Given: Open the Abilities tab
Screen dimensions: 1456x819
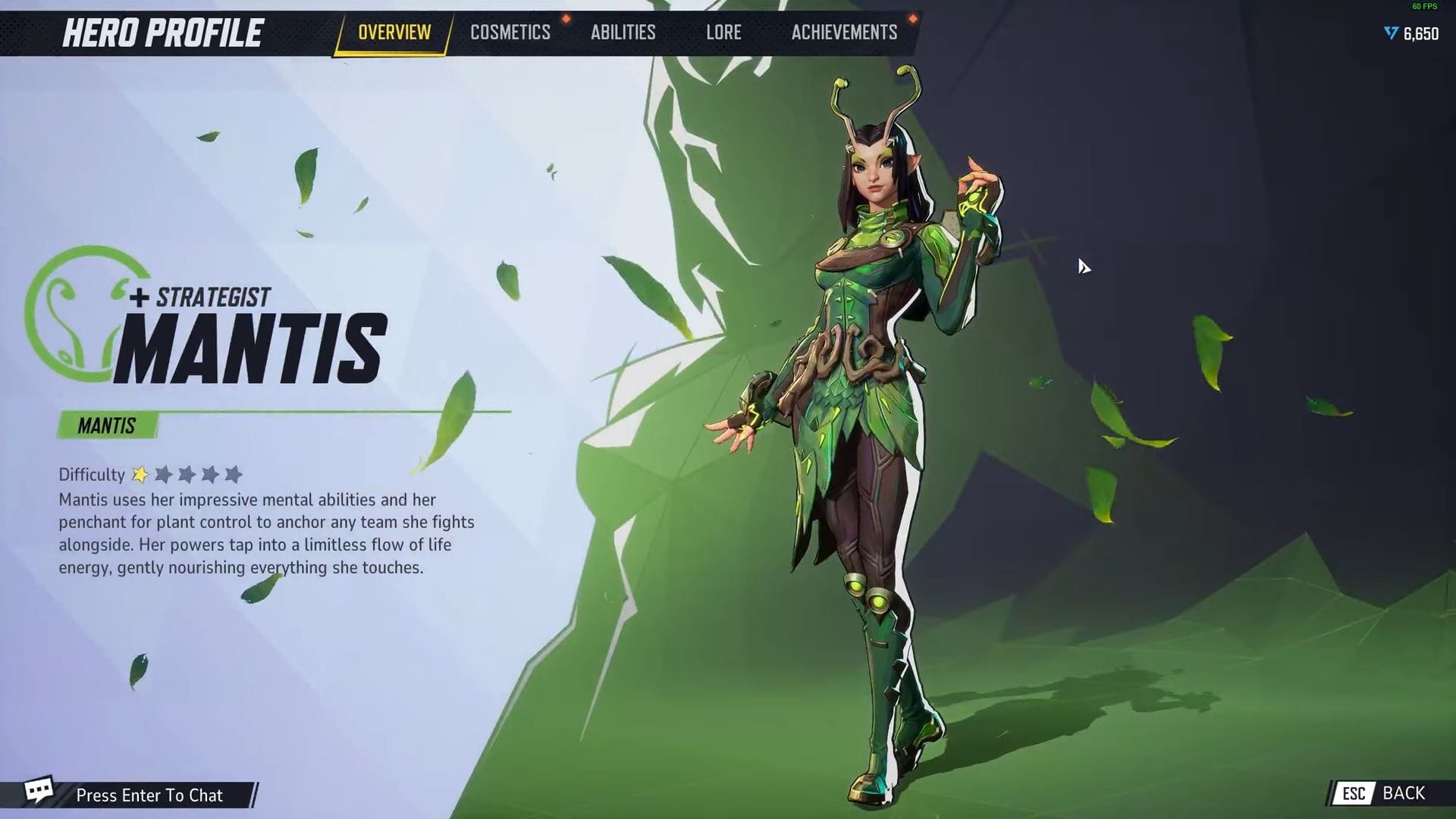Looking at the screenshot, I should point(623,33).
